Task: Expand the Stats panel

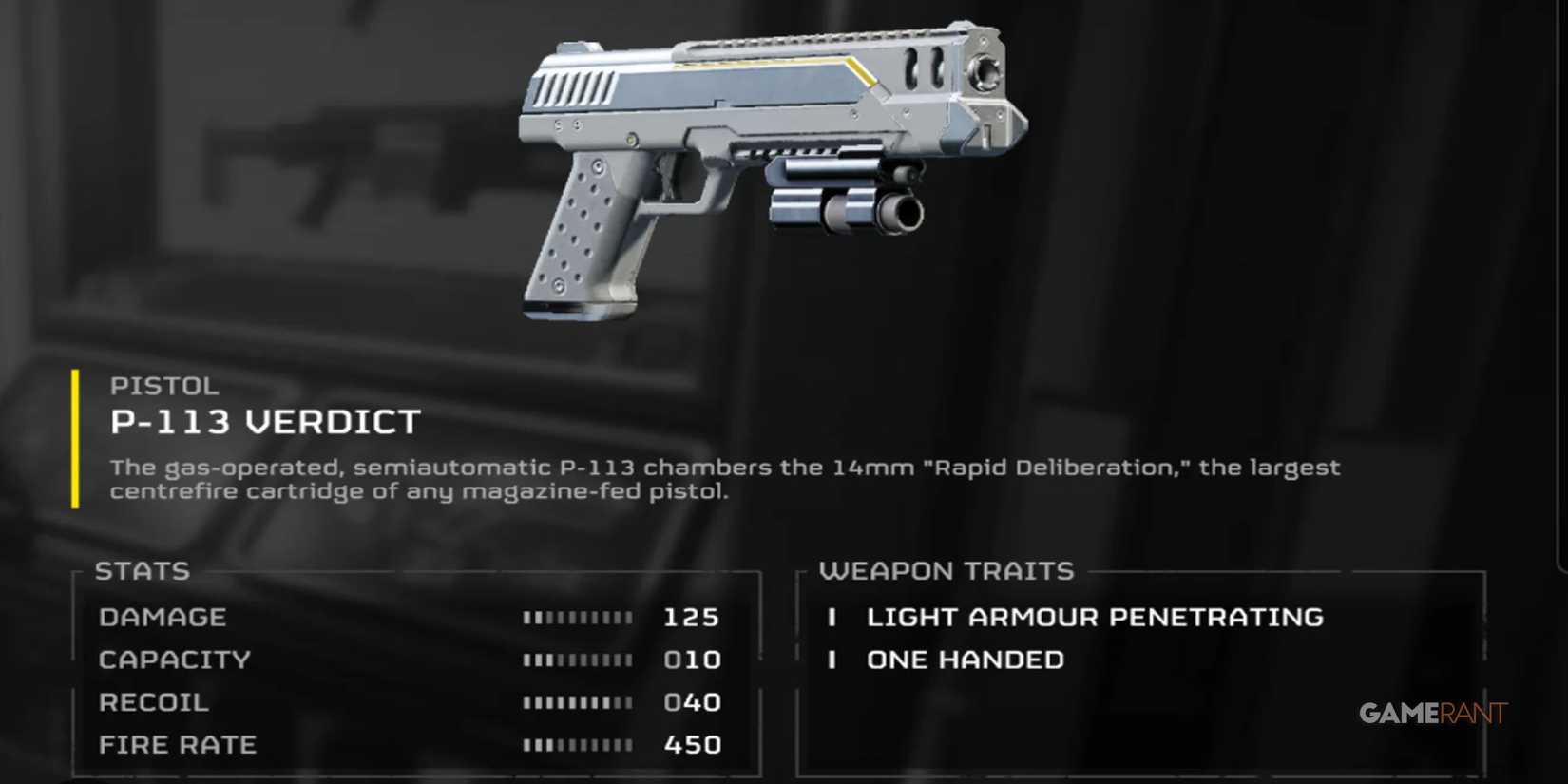Action: click(141, 571)
